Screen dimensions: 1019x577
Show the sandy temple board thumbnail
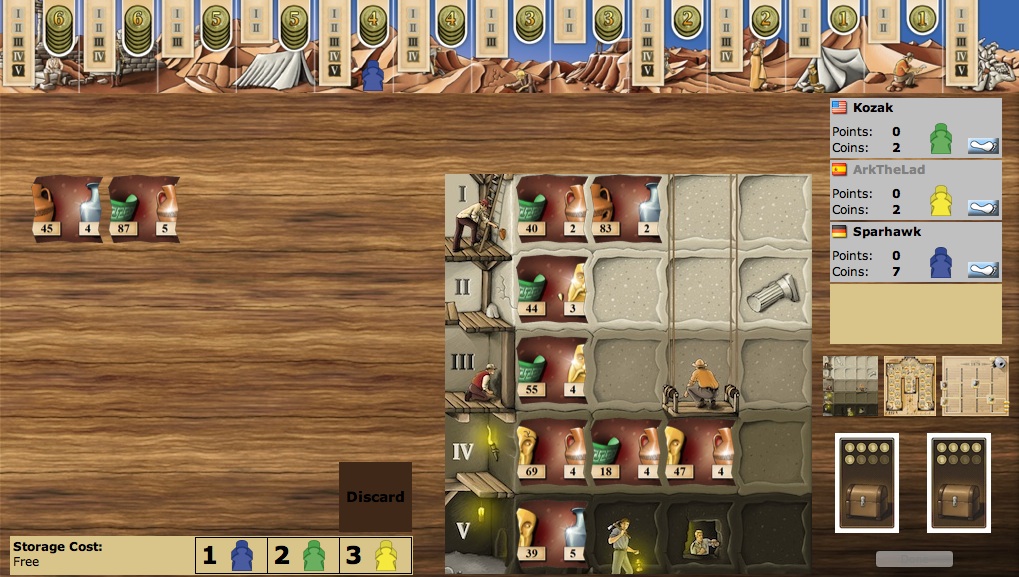(910, 386)
